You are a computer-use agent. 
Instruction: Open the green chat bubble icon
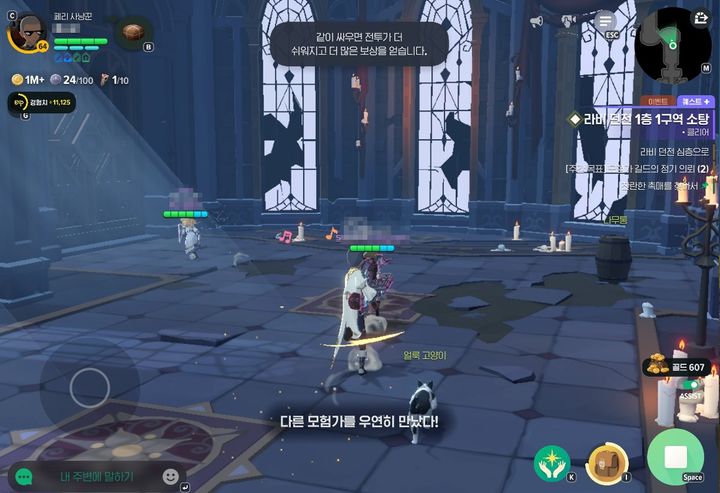[x=23, y=477]
